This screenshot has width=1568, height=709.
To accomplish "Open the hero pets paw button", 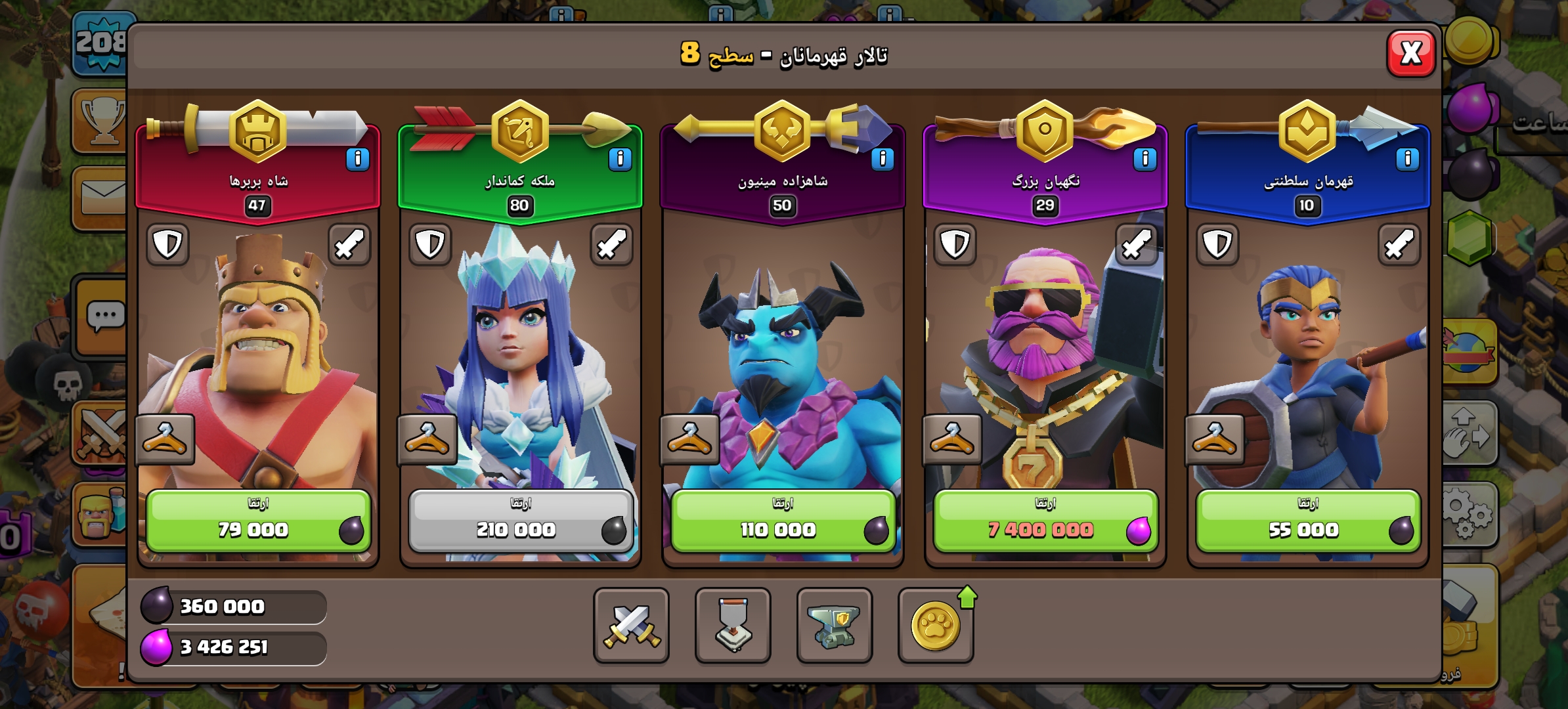I will coord(936,625).
